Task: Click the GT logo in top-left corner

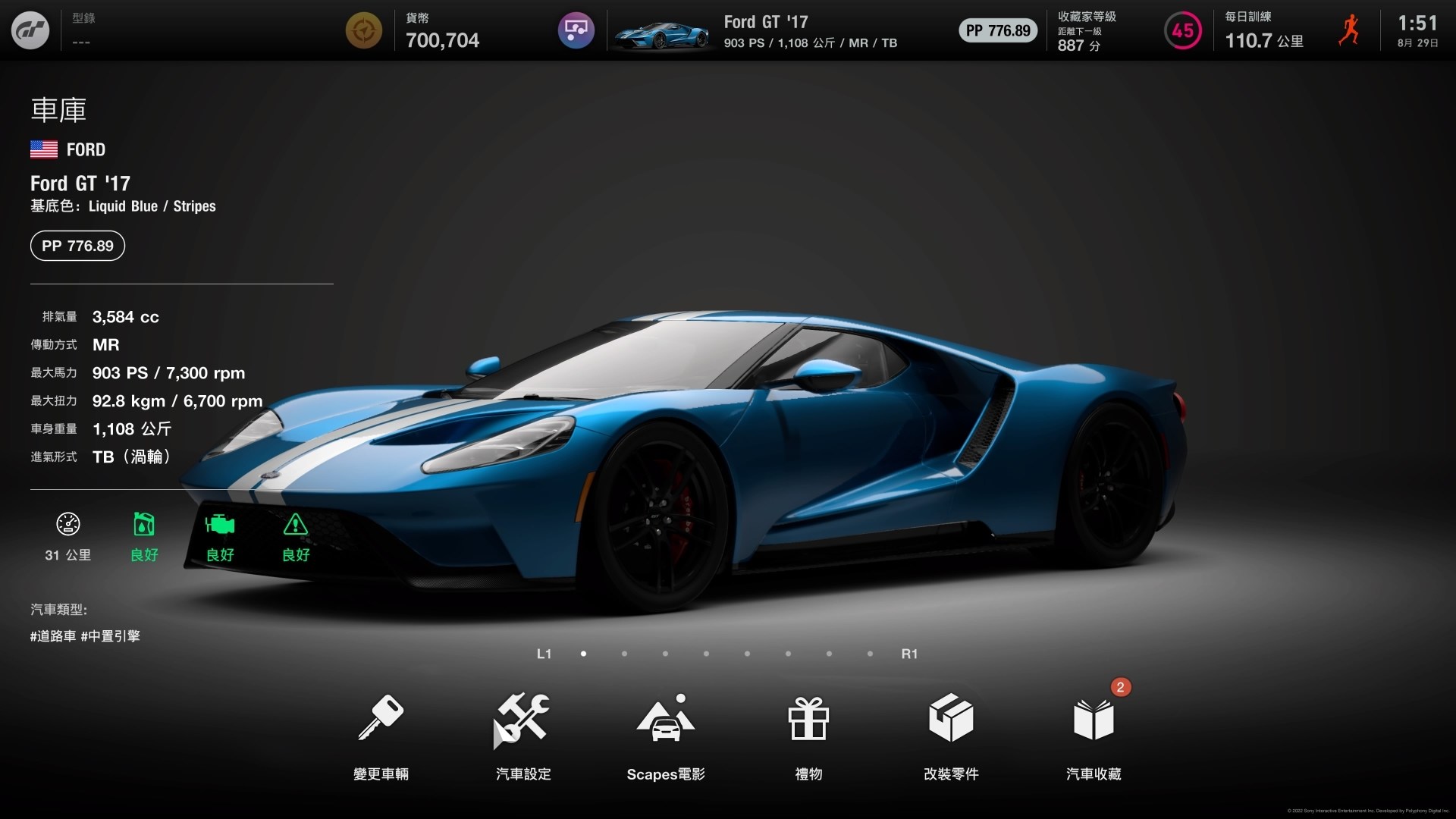Action: coord(31,30)
